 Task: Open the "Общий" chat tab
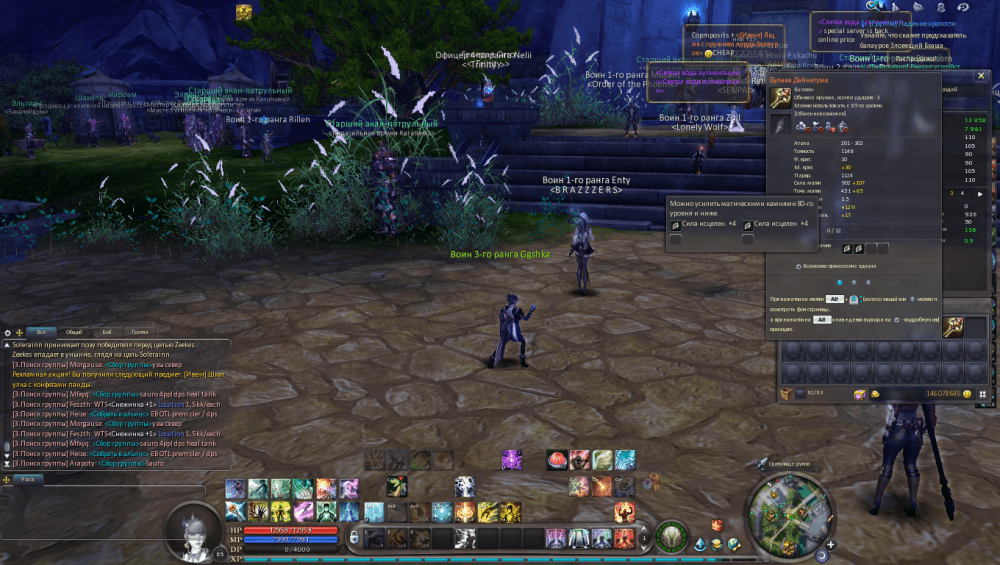point(74,331)
